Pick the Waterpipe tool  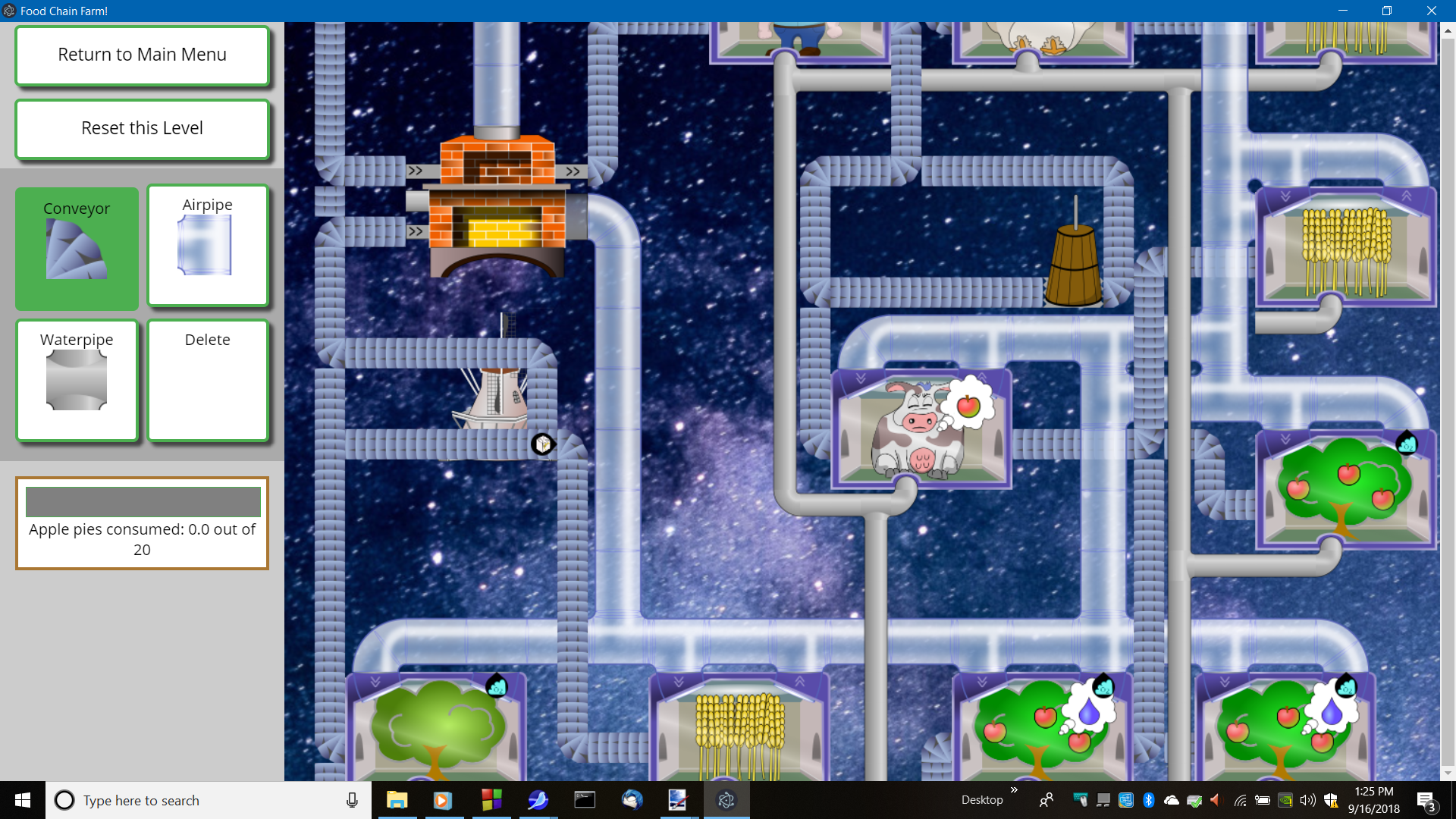coord(77,380)
